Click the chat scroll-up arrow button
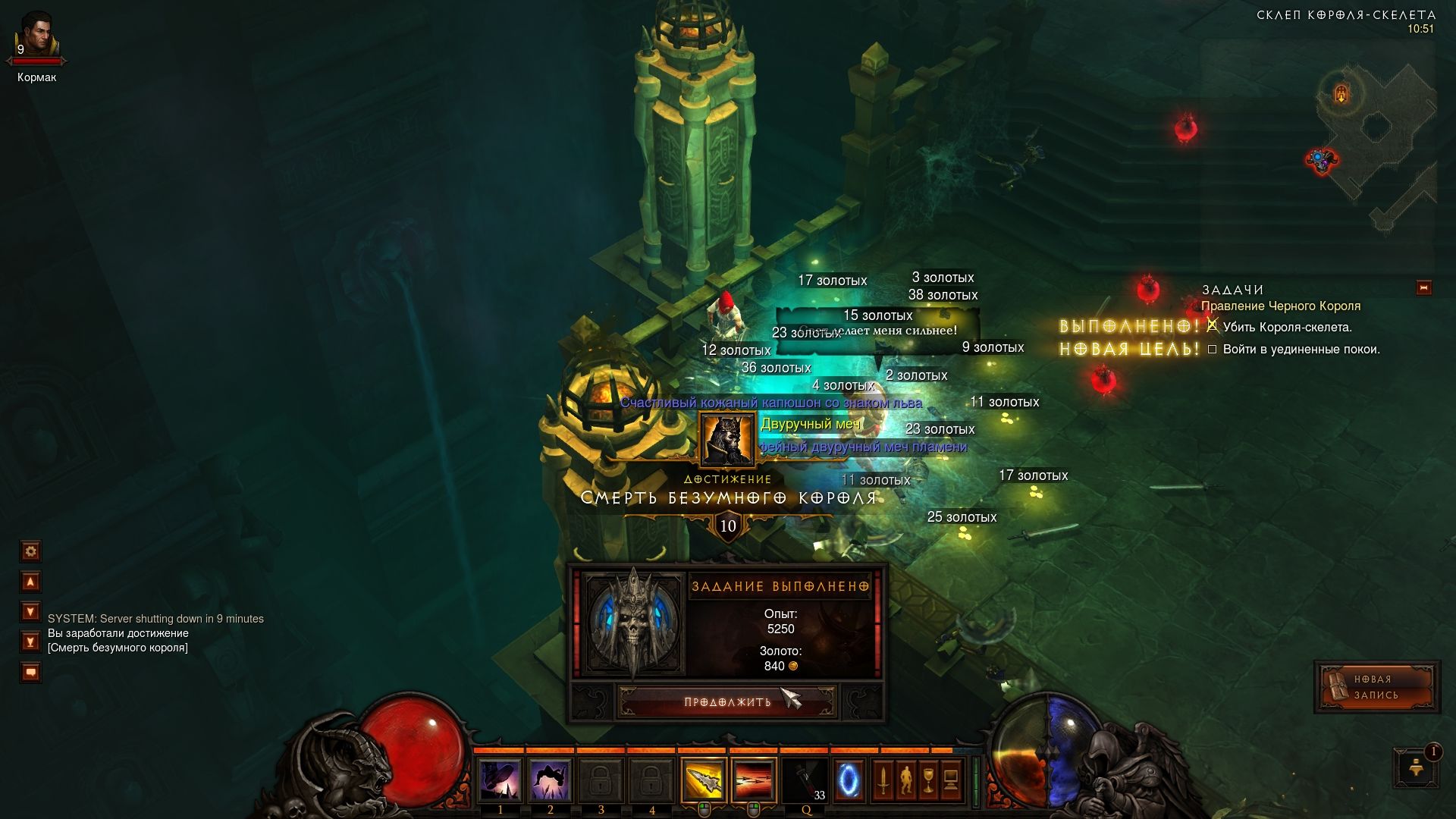The width and height of the screenshot is (1456, 819). (x=30, y=582)
